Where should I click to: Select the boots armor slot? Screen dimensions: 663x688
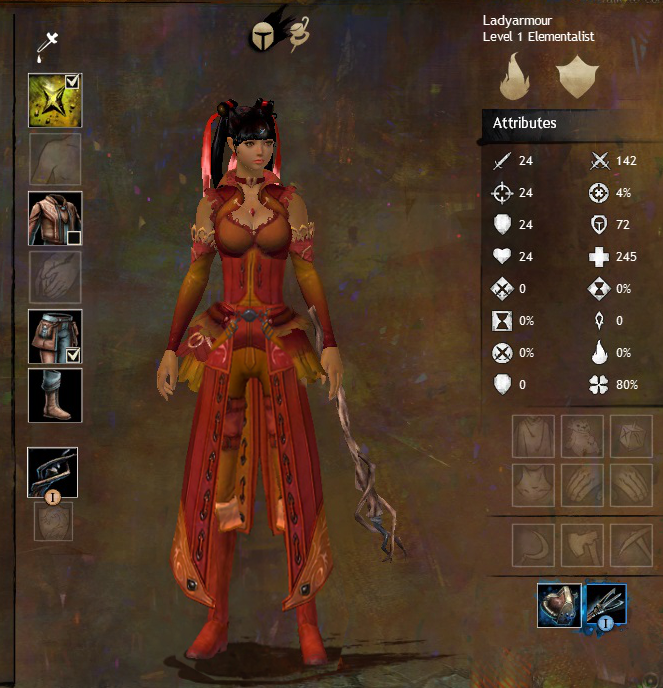coord(55,395)
